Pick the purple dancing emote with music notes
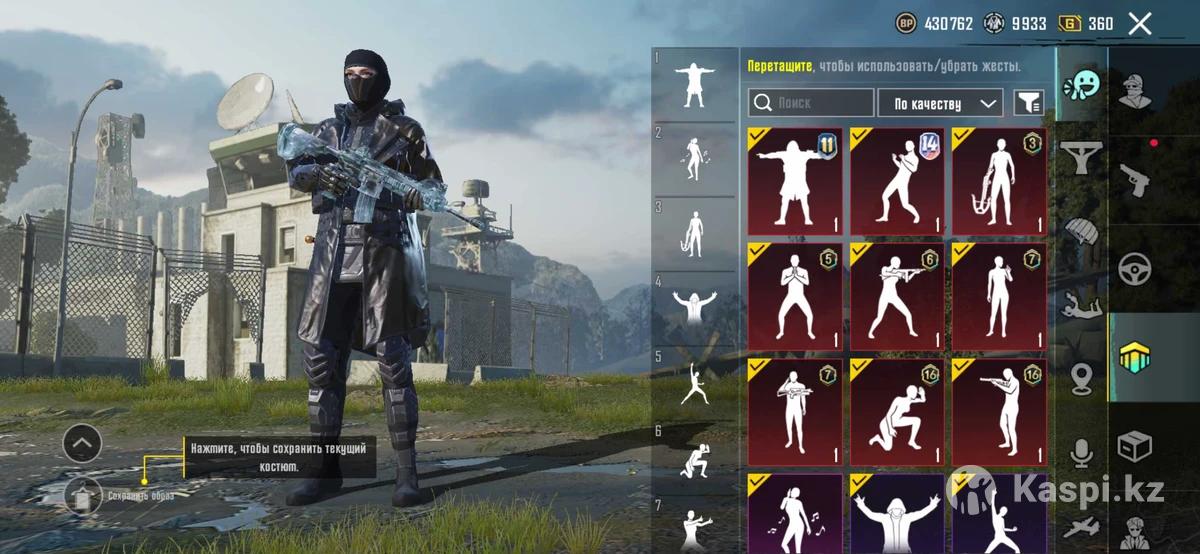The image size is (1200, 554). point(795,513)
